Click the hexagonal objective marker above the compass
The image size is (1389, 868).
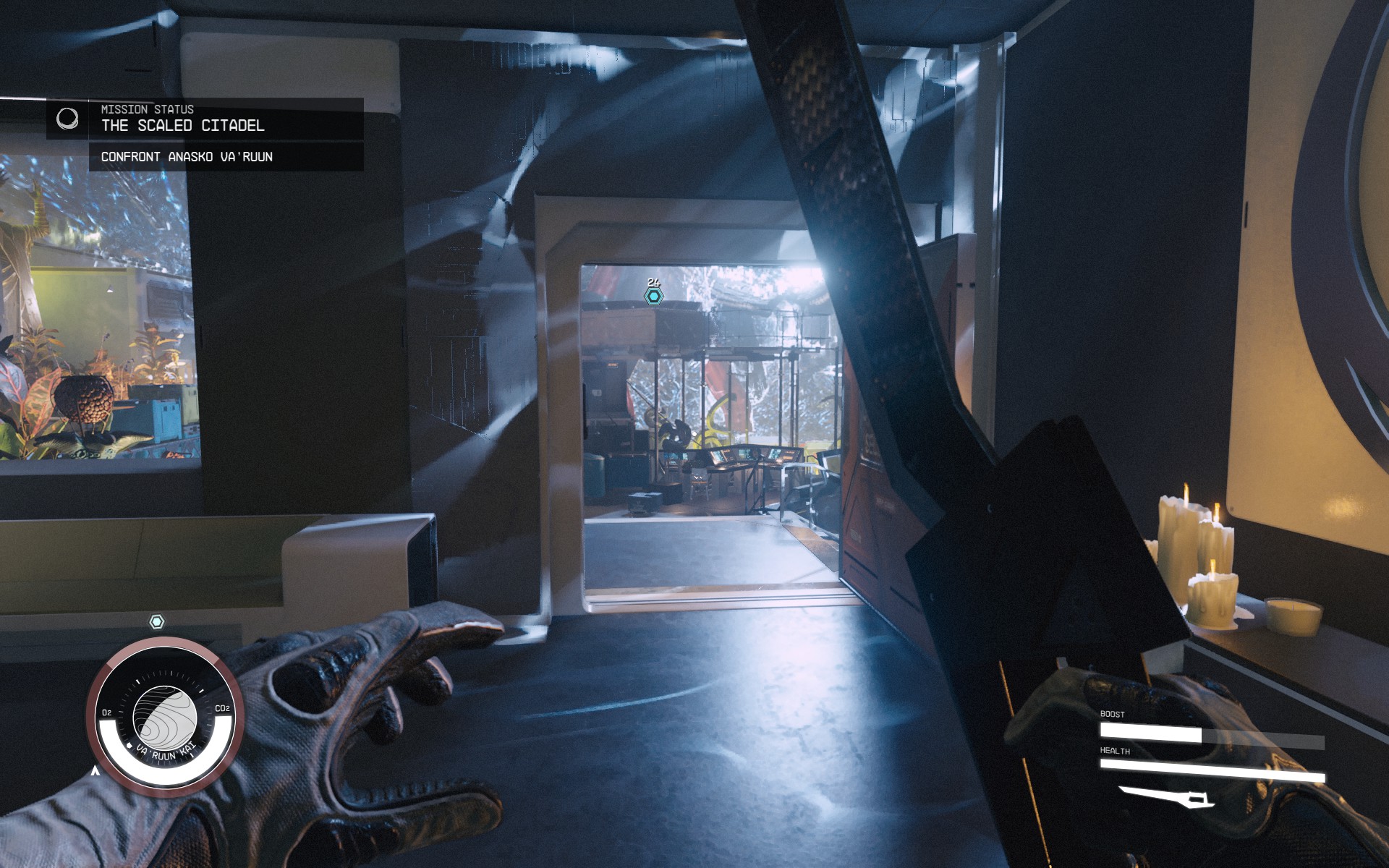[157, 620]
